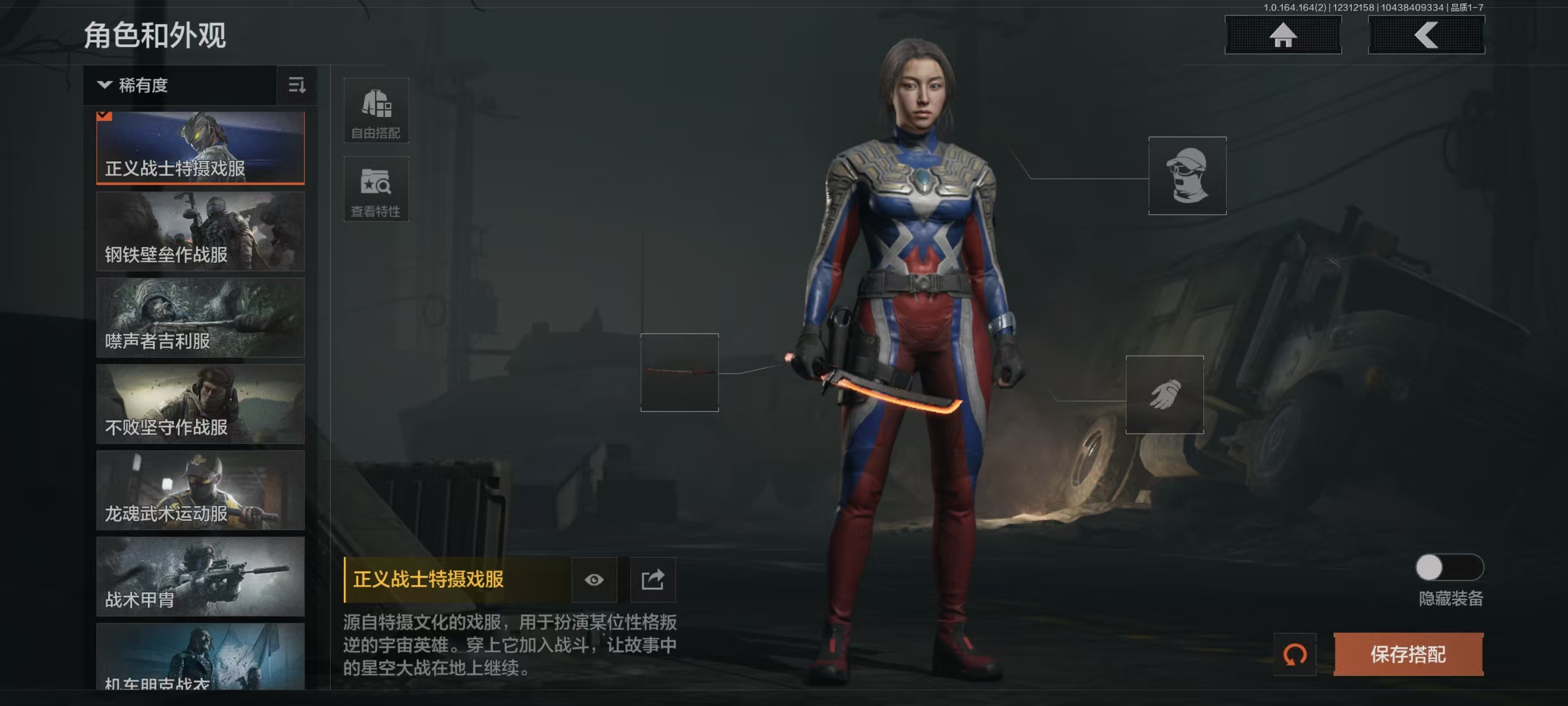The width and height of the screenshot is (1568, 706).
Task: Open the headgear equipment slot
Action: (x=1187, y=175)
